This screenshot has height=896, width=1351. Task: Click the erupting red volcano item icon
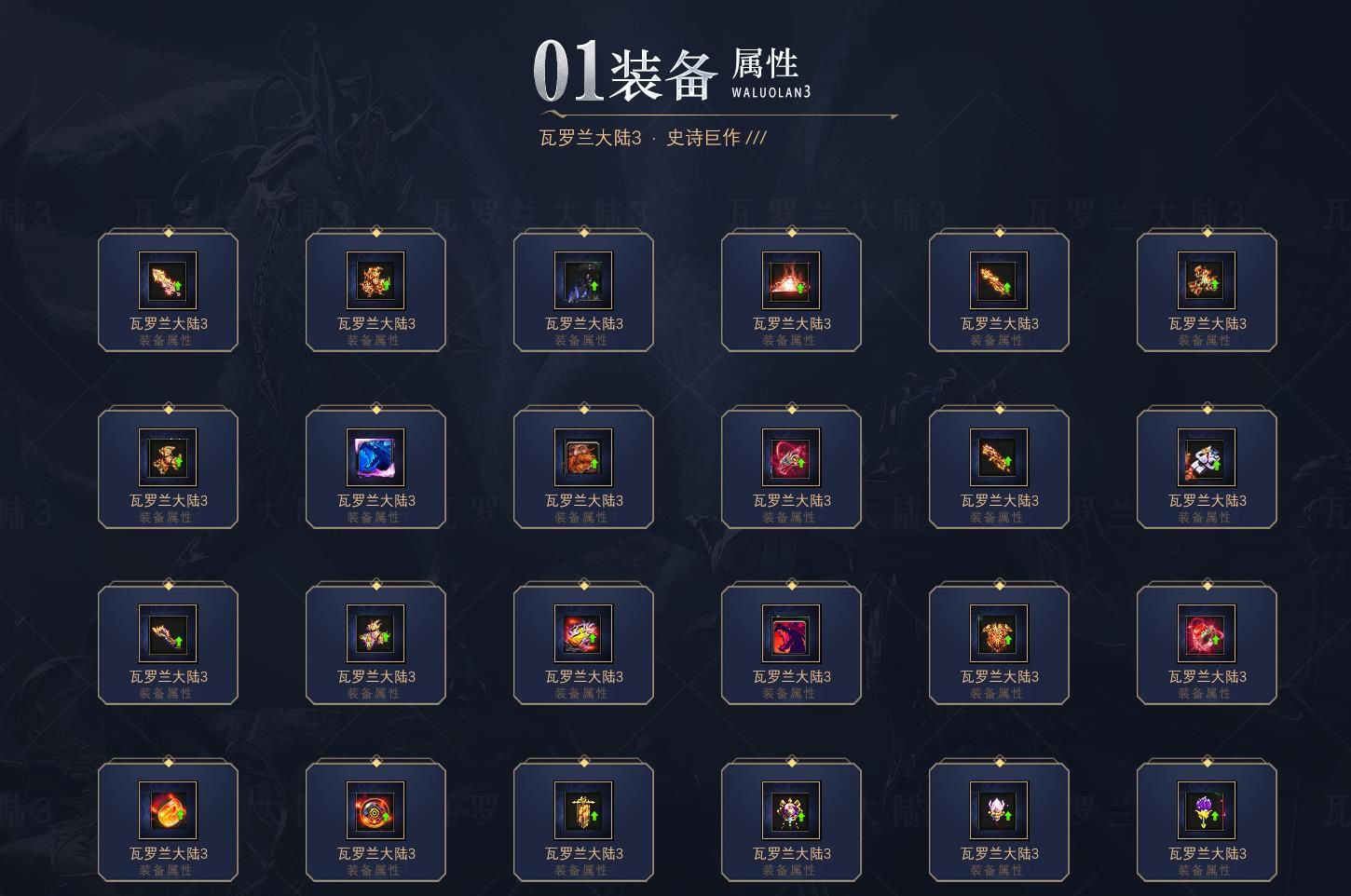click(791, 279)
